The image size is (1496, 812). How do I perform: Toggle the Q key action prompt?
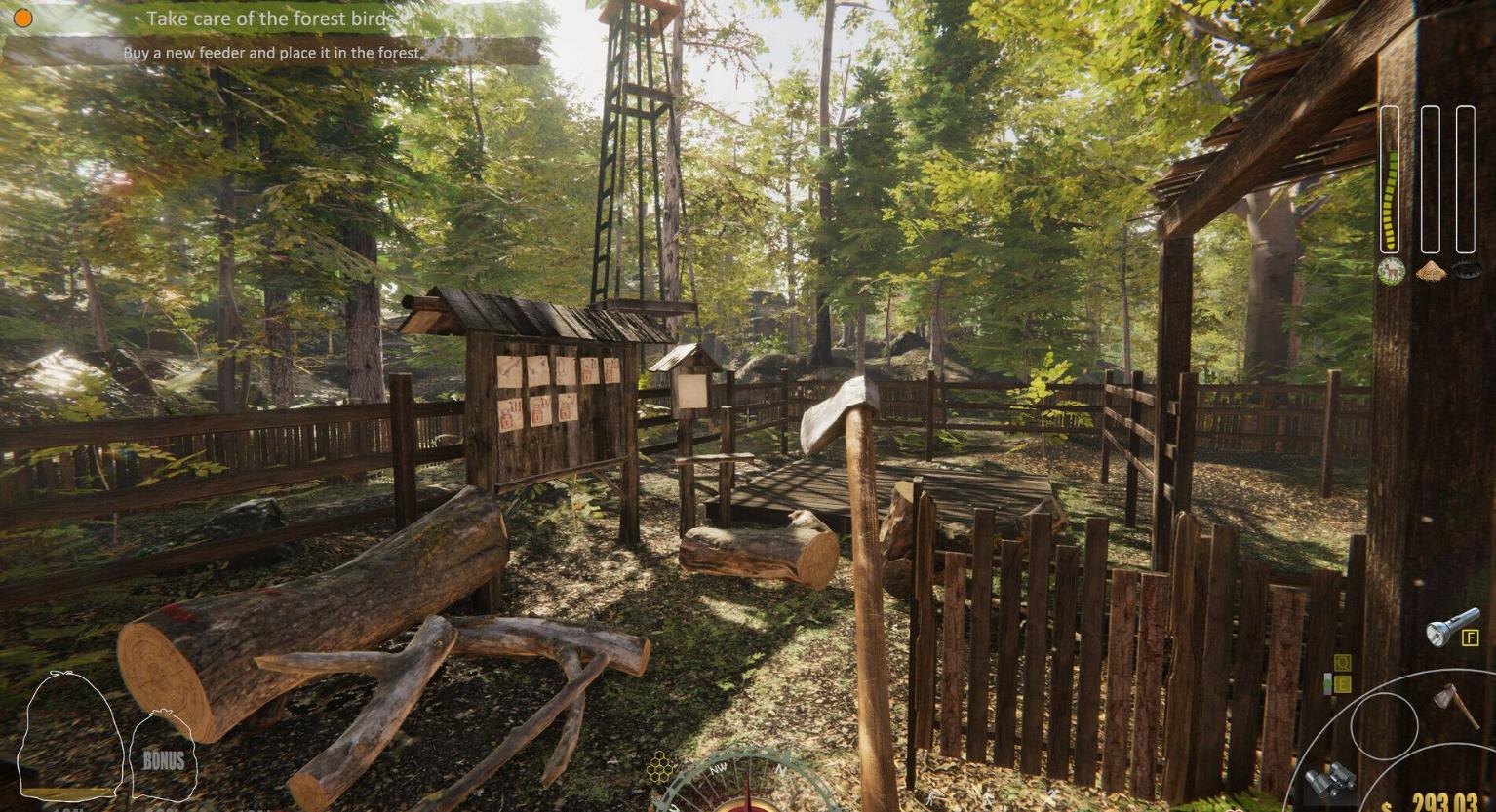pyautogui.click(x=1342, y=664)
